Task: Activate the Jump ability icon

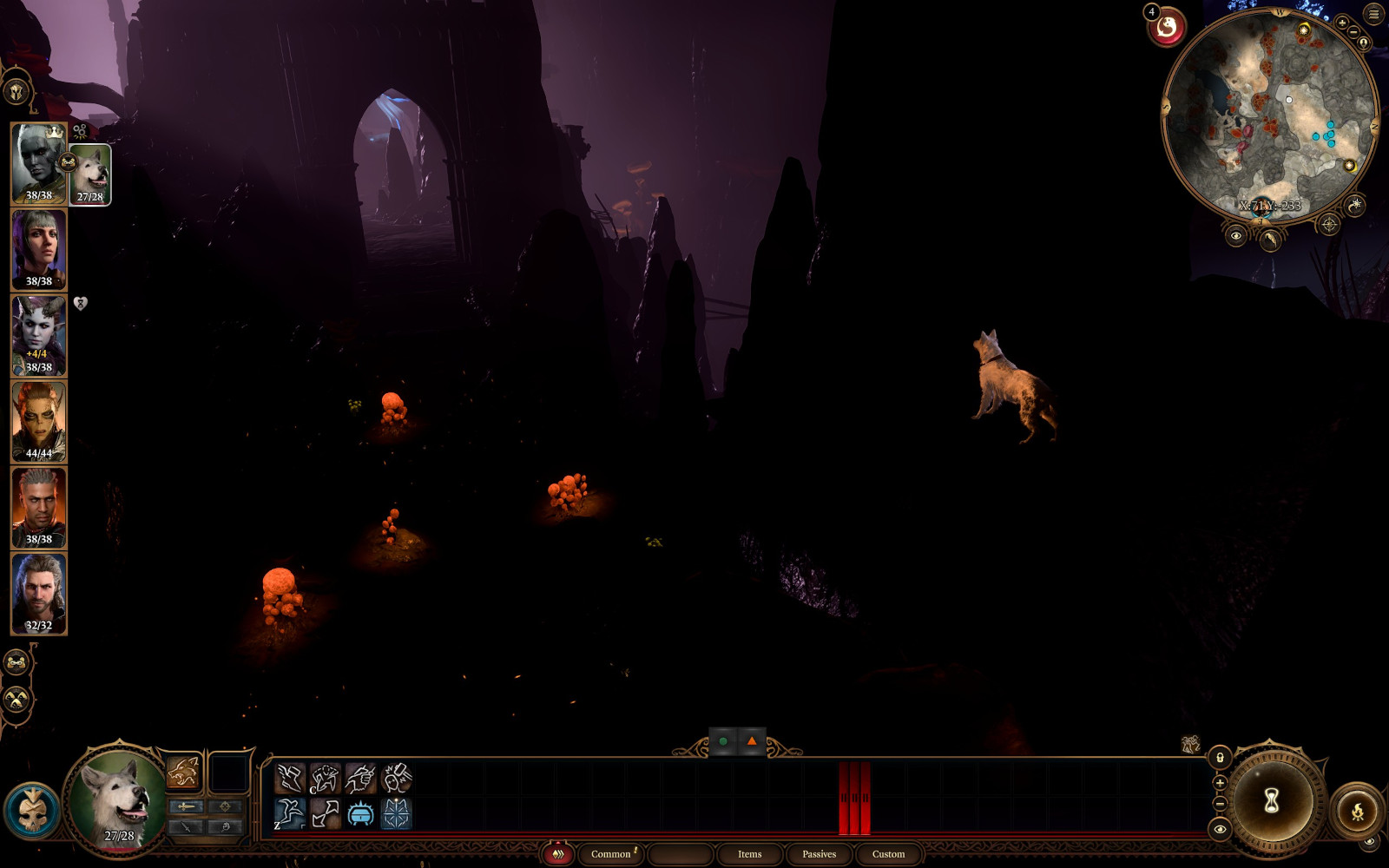Action: click(x=290, y=814)
